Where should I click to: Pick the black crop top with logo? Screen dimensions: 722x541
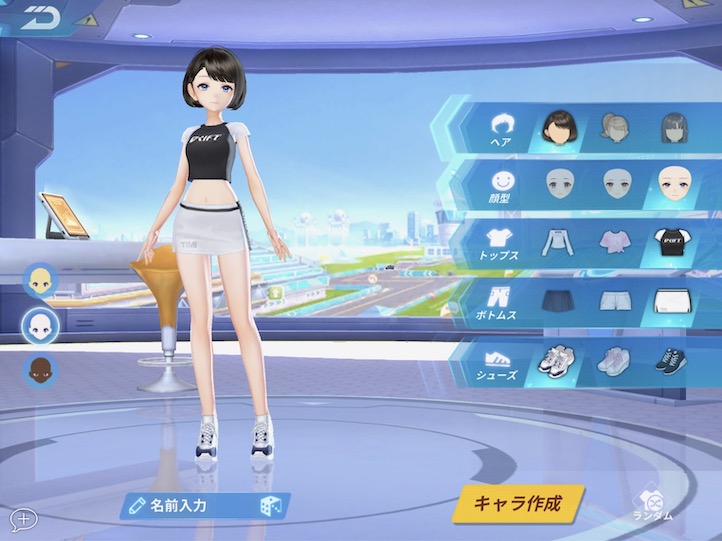tap(671, 241)
